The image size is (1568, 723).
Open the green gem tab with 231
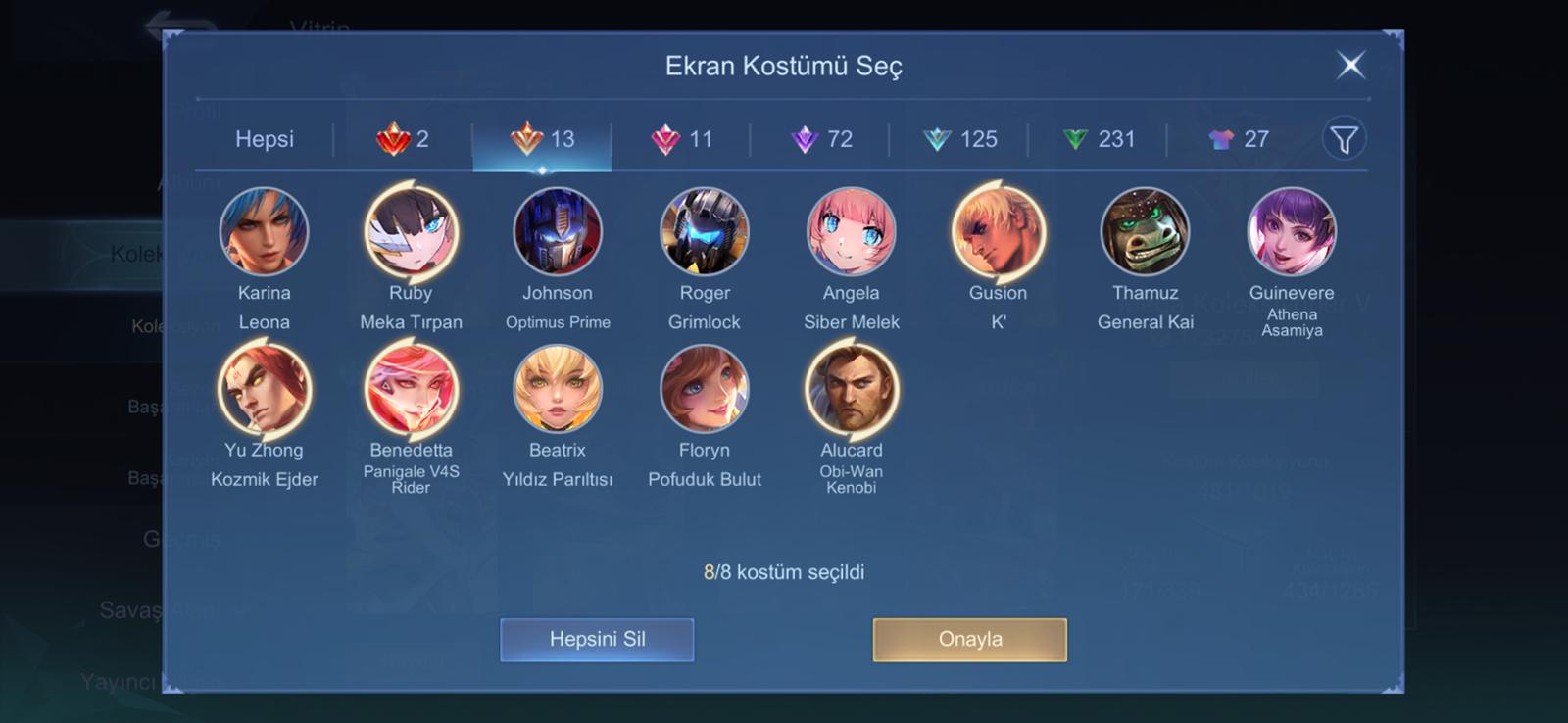(x=1099, y=139)
